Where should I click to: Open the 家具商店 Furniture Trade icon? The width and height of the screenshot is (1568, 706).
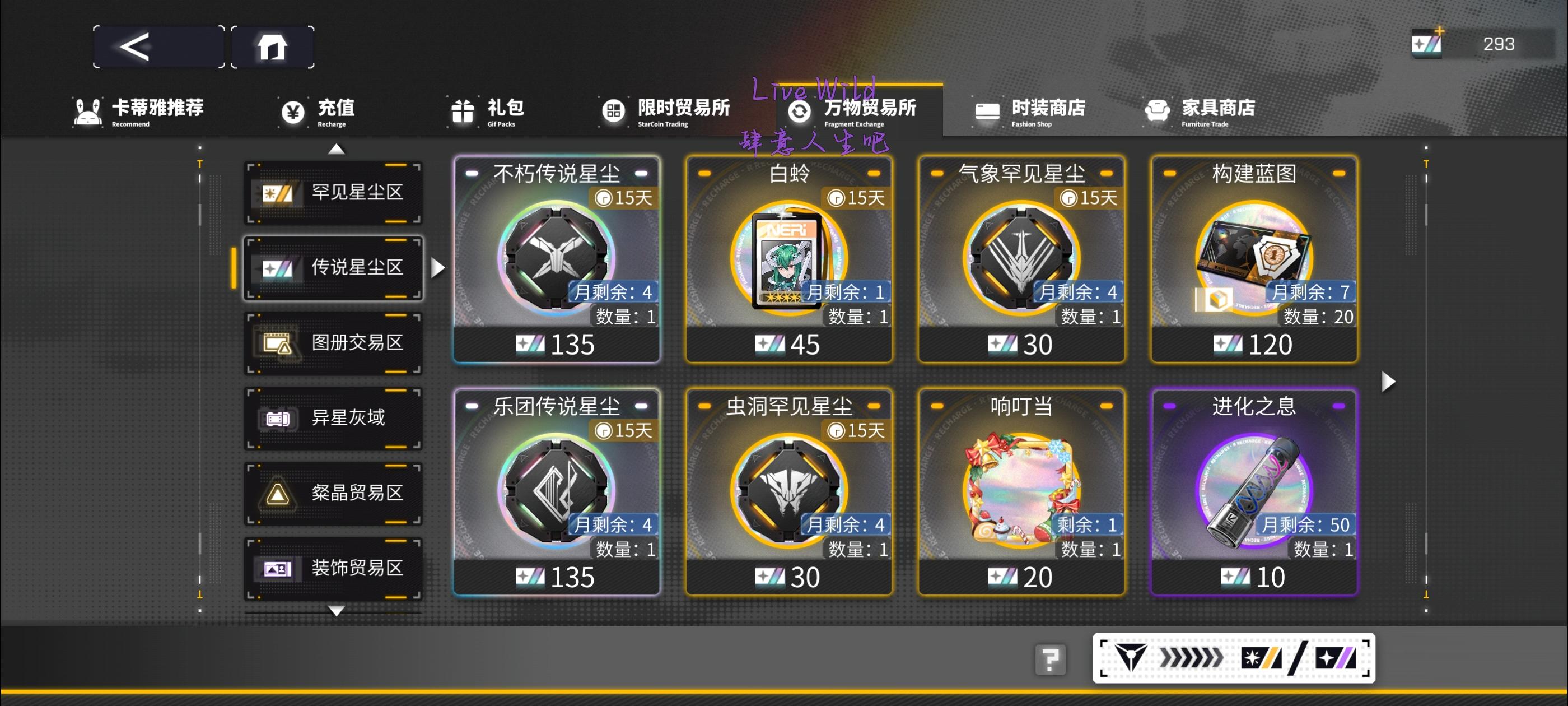[x=1156, y=112]
